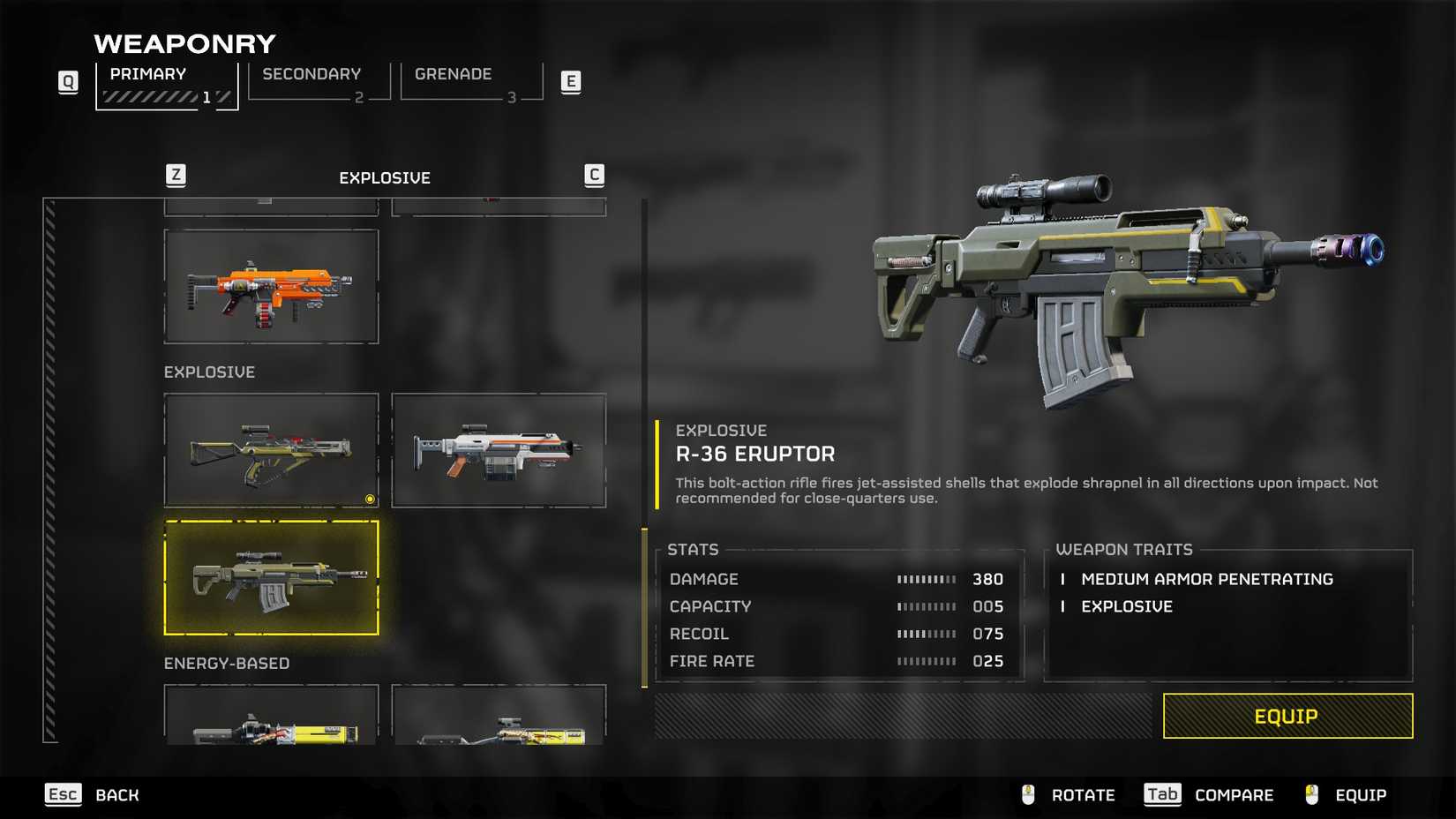
Task: Click BACK at the bottom left
Action: coord(116,794)
